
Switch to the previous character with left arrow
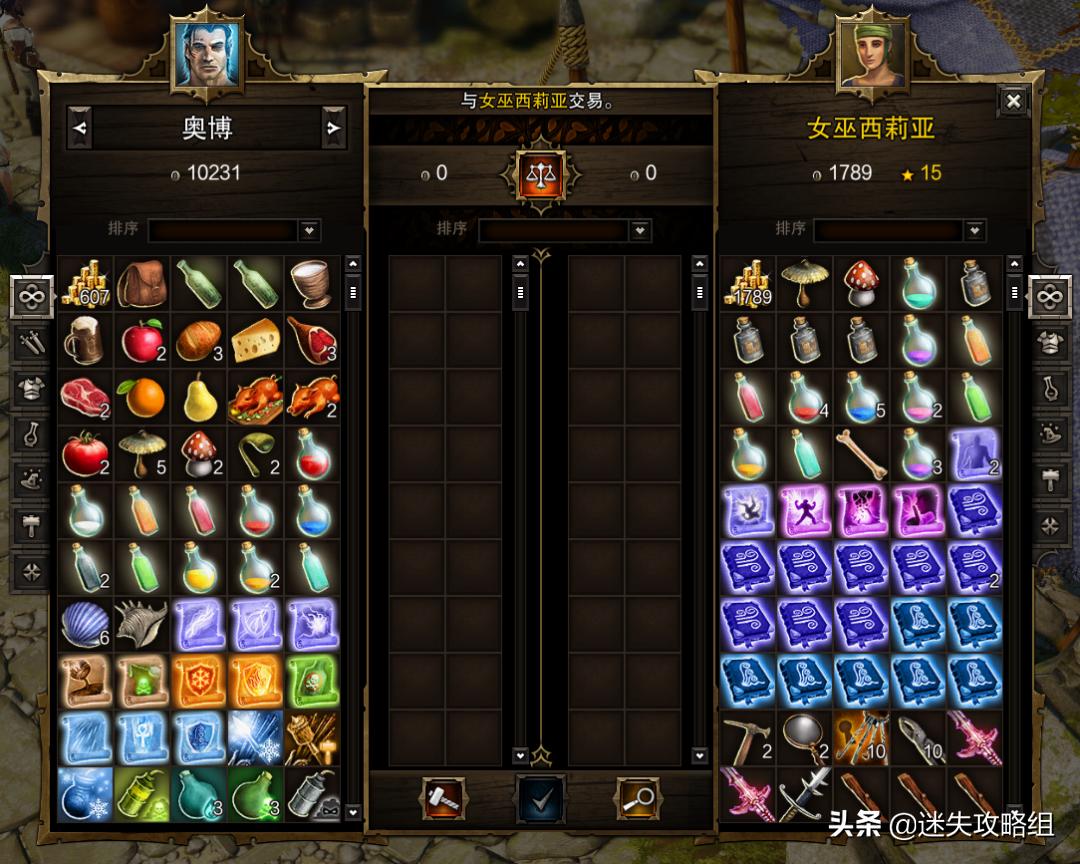tap(80, 128)
